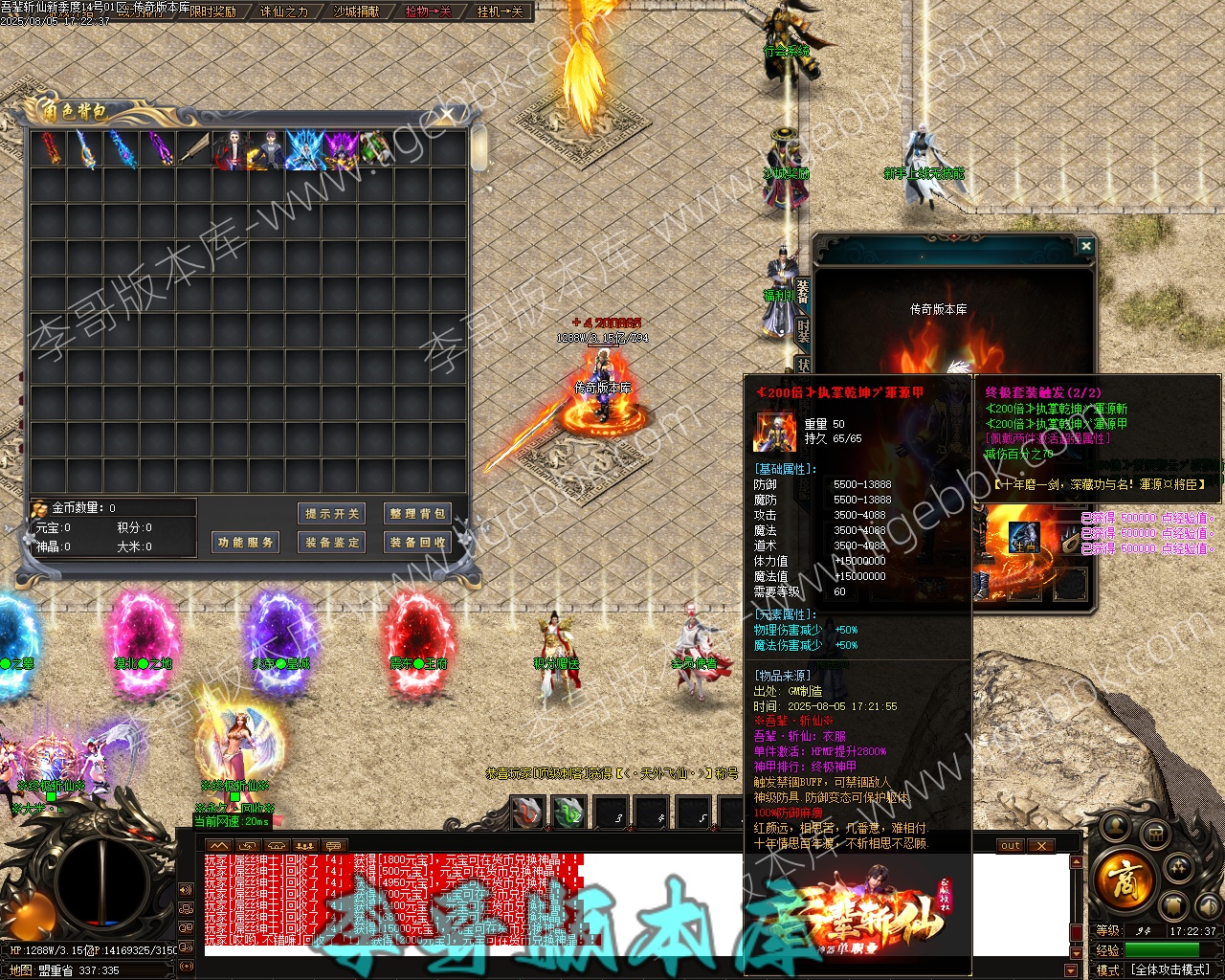The image size is (1225, 980).
Task: Click the 整理背包 sort bag button
Action: click(x=416, y=514)
